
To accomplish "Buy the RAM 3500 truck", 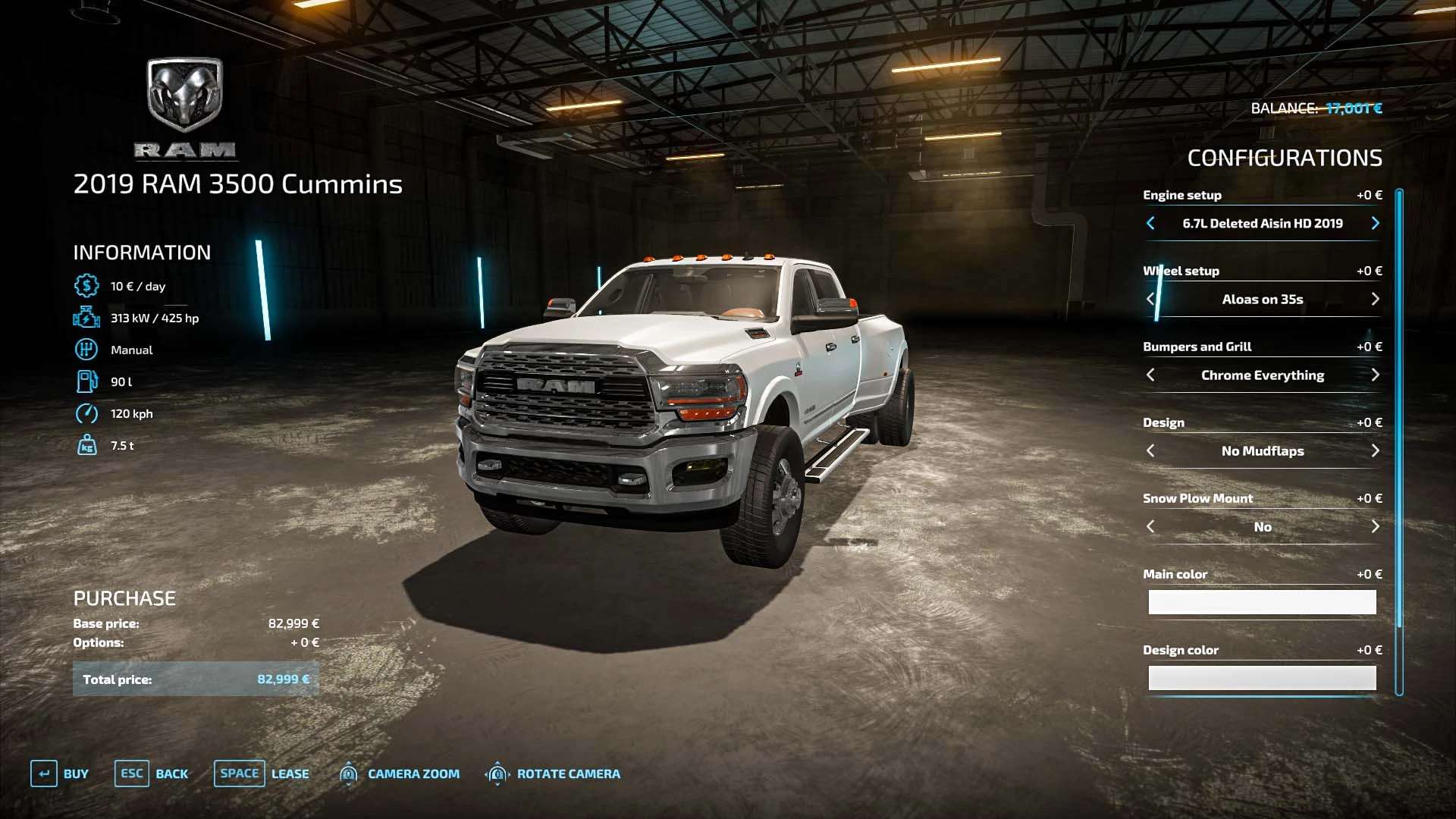I will coord(60,773).
